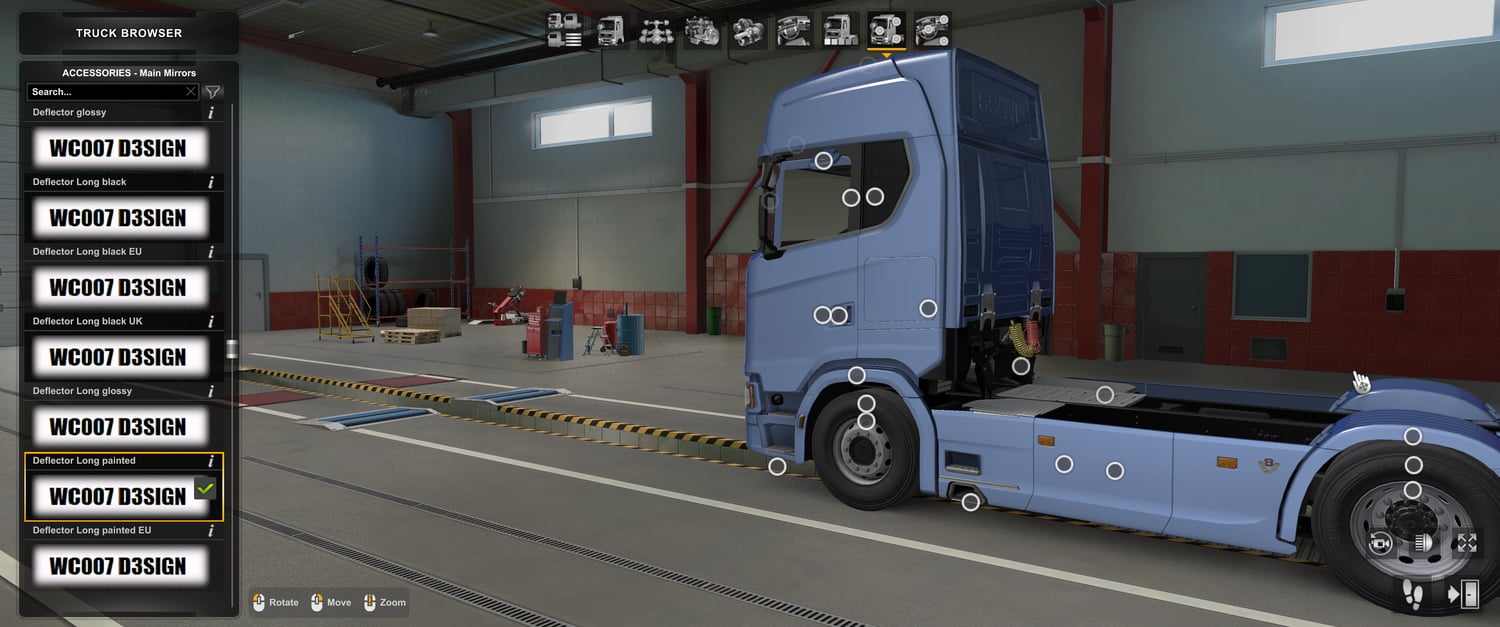Pick the Deflector Long black UK option

tap(118, 357)
